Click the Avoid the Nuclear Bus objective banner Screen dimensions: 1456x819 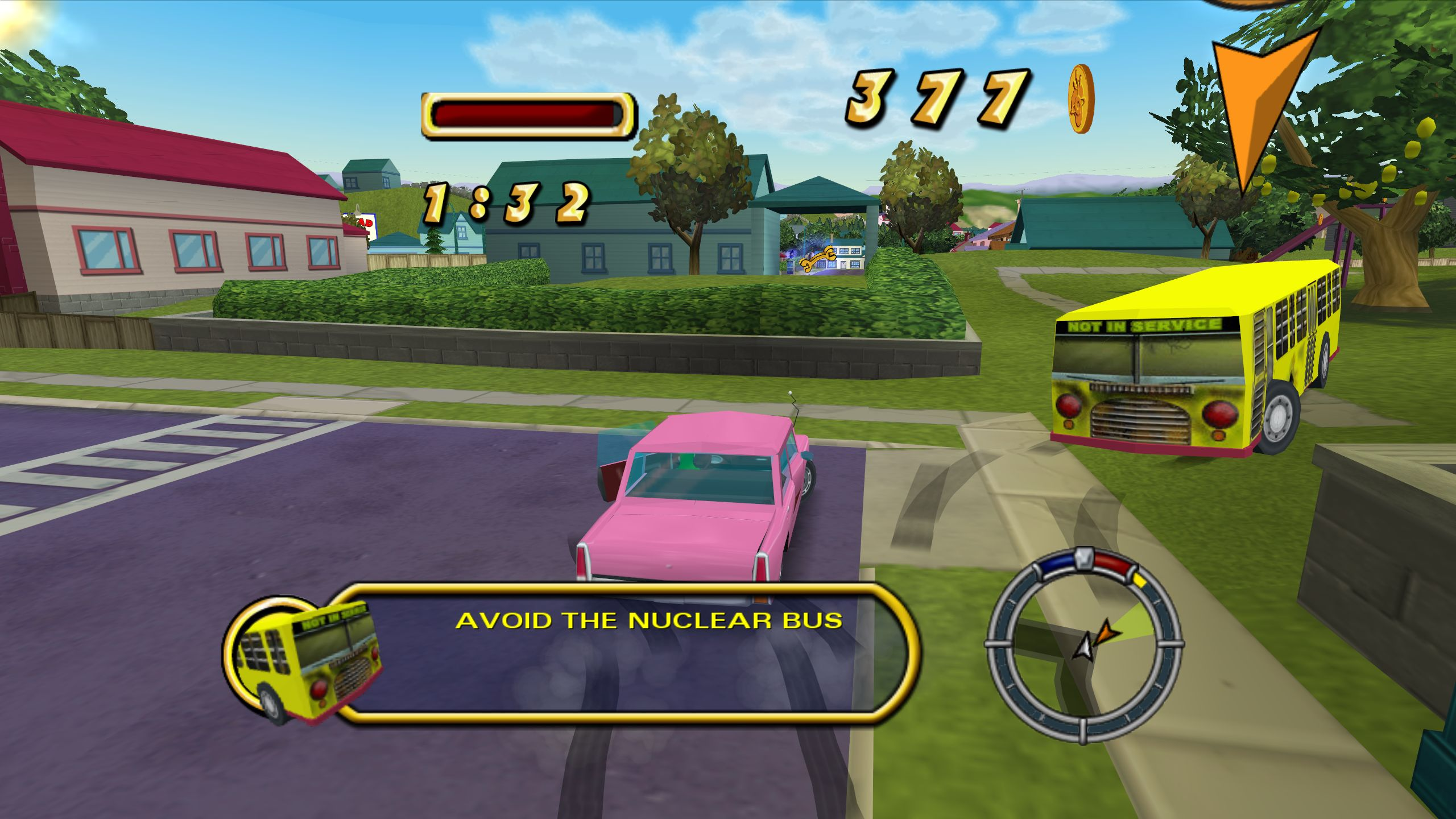tap(626, 653)
